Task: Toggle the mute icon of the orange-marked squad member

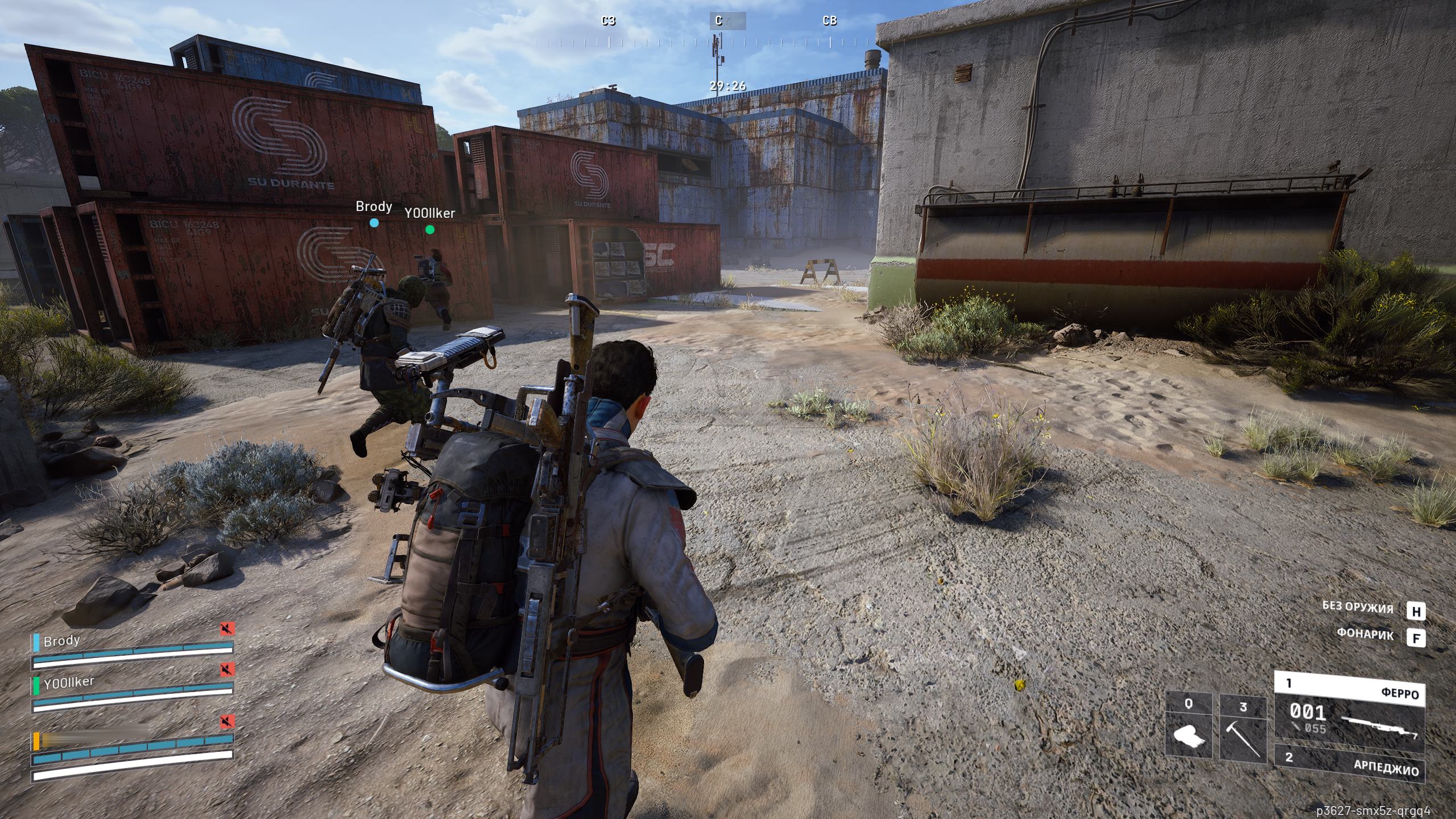Action: point(227,722)
